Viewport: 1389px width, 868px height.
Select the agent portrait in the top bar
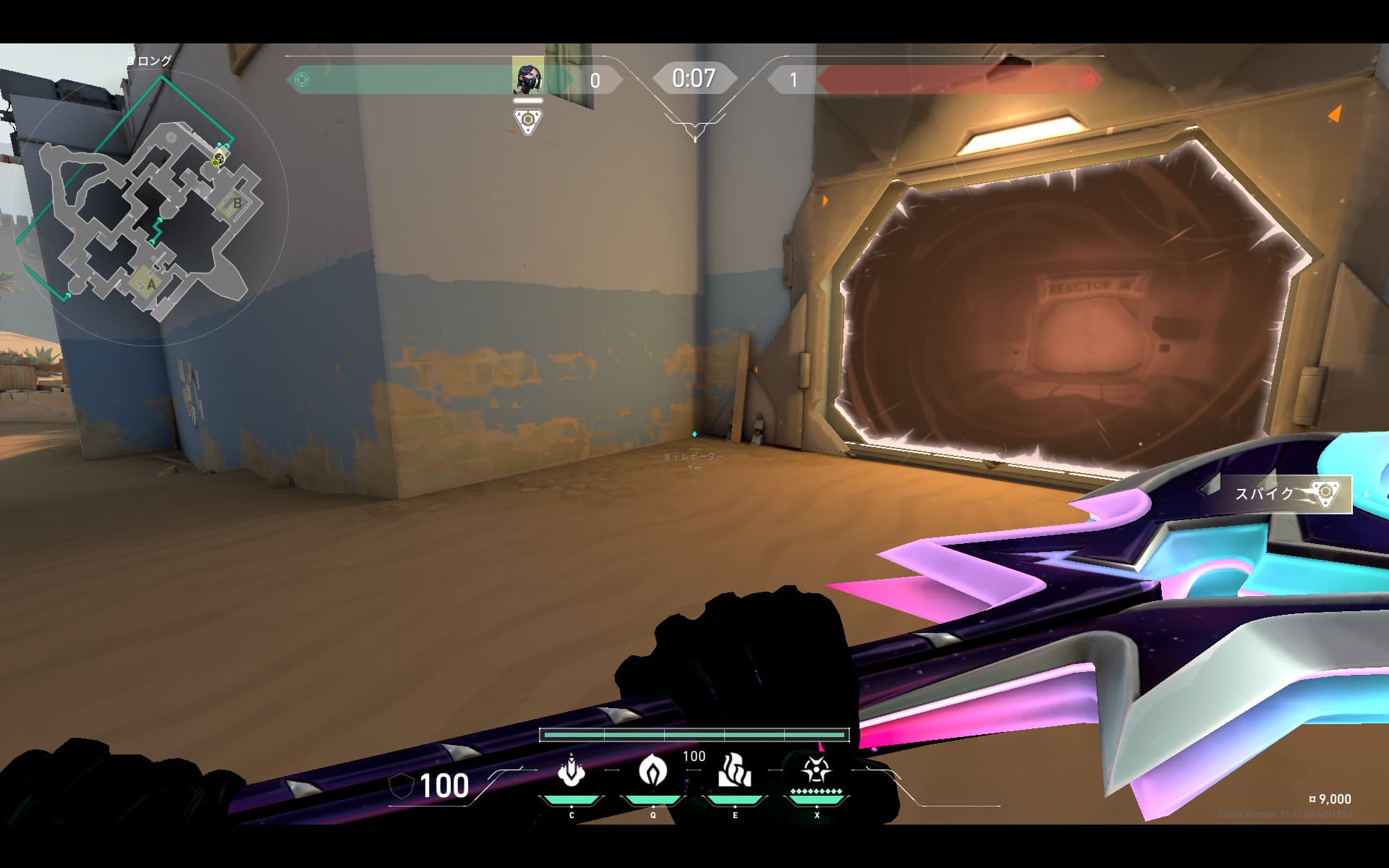coord(527,76)
